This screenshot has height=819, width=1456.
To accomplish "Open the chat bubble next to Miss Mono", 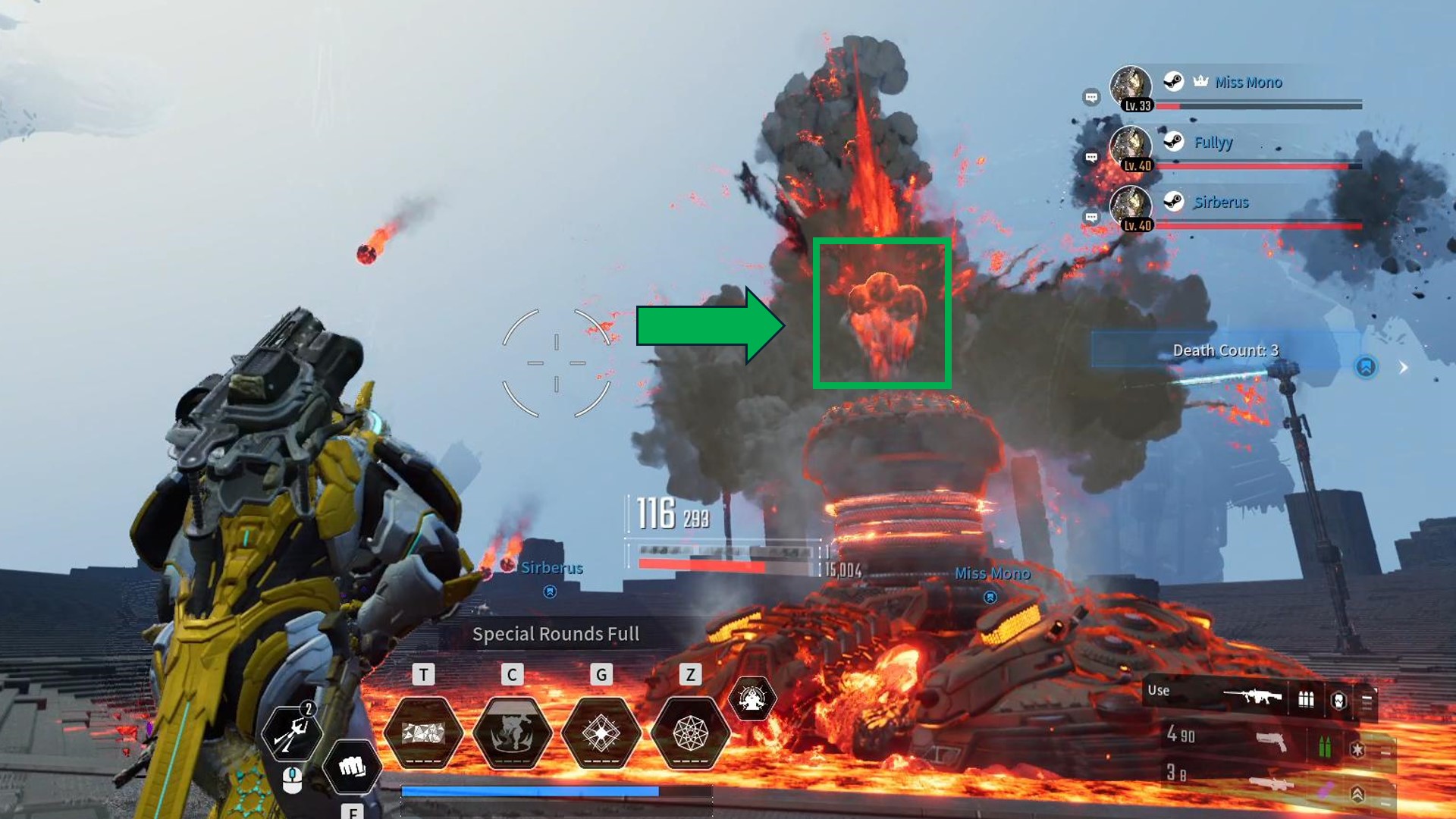I will [x=1091, y=97].
